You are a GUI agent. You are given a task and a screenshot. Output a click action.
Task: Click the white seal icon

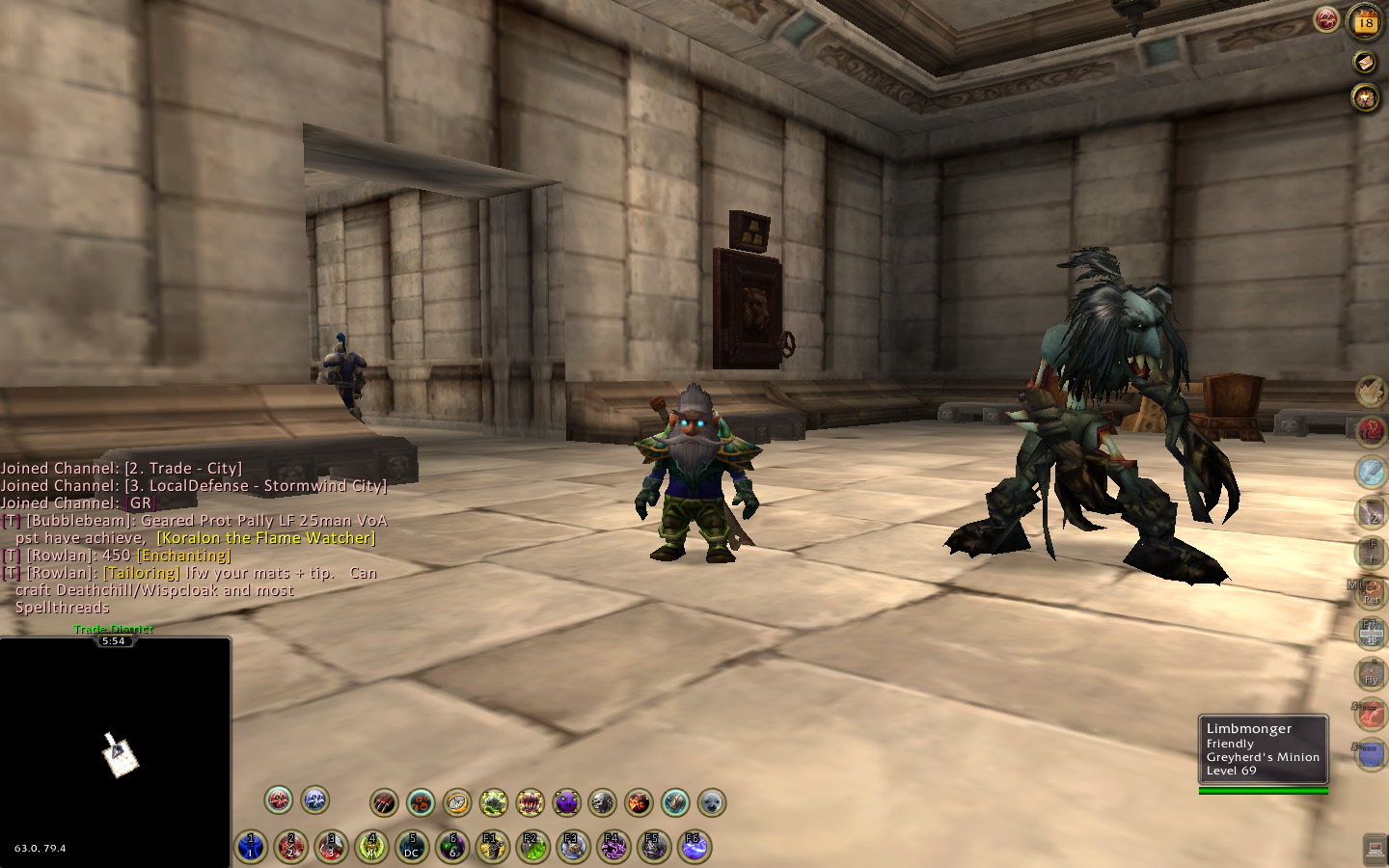click(712, 802)
